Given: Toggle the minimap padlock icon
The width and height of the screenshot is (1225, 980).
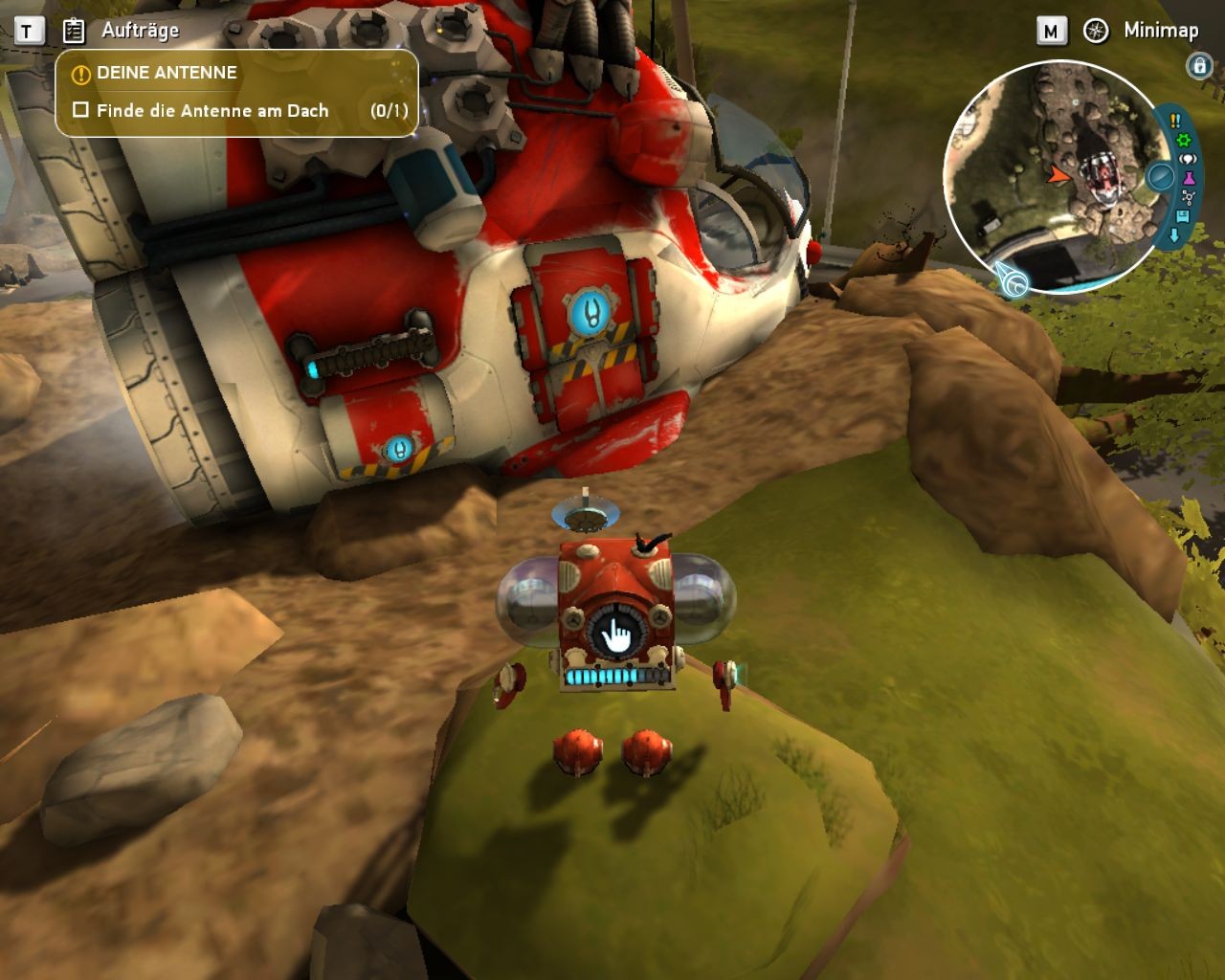Looking at the screenshot, I should [1197, 65].
